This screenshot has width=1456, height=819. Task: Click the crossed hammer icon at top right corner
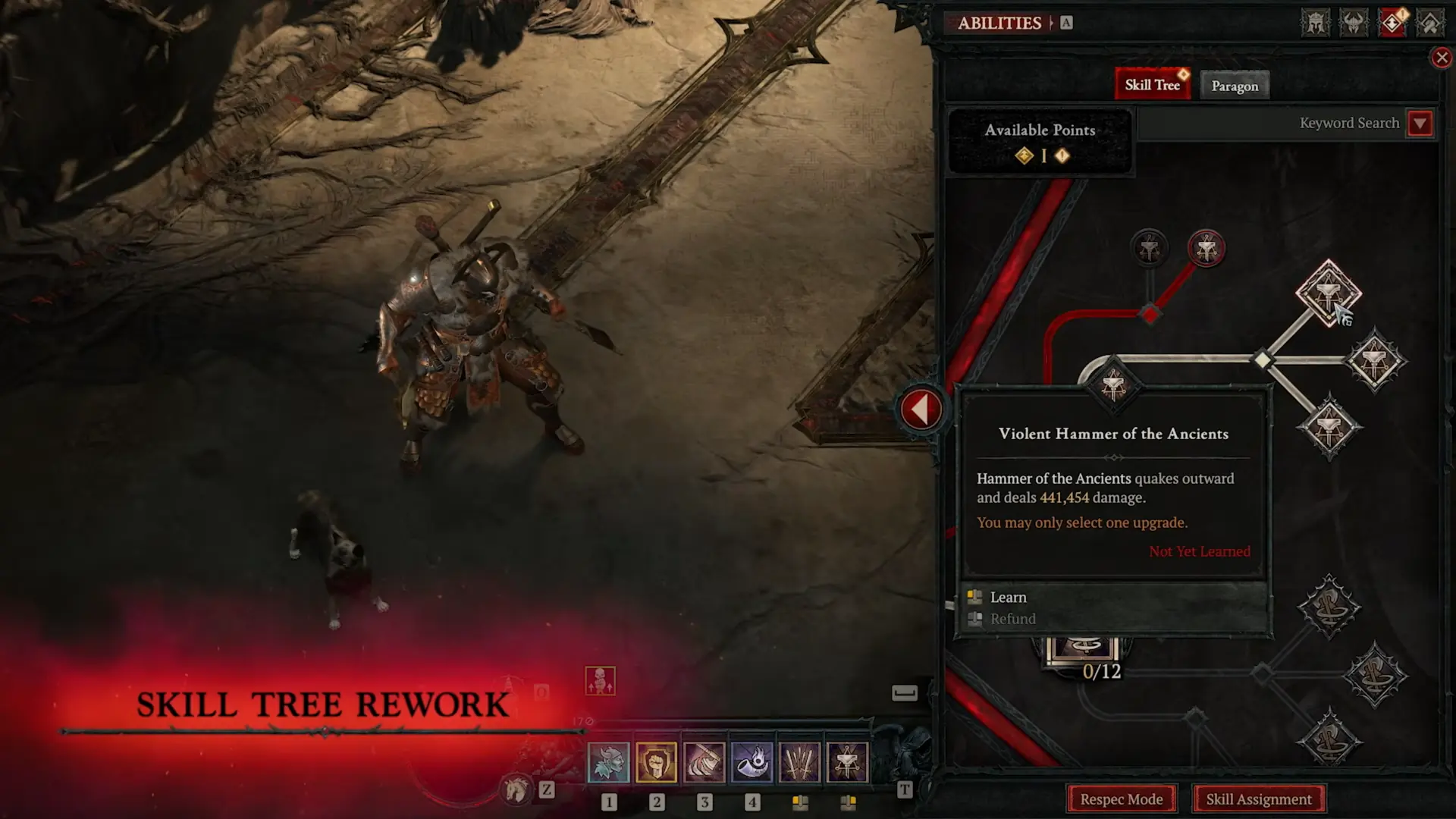pos(1430,22)
